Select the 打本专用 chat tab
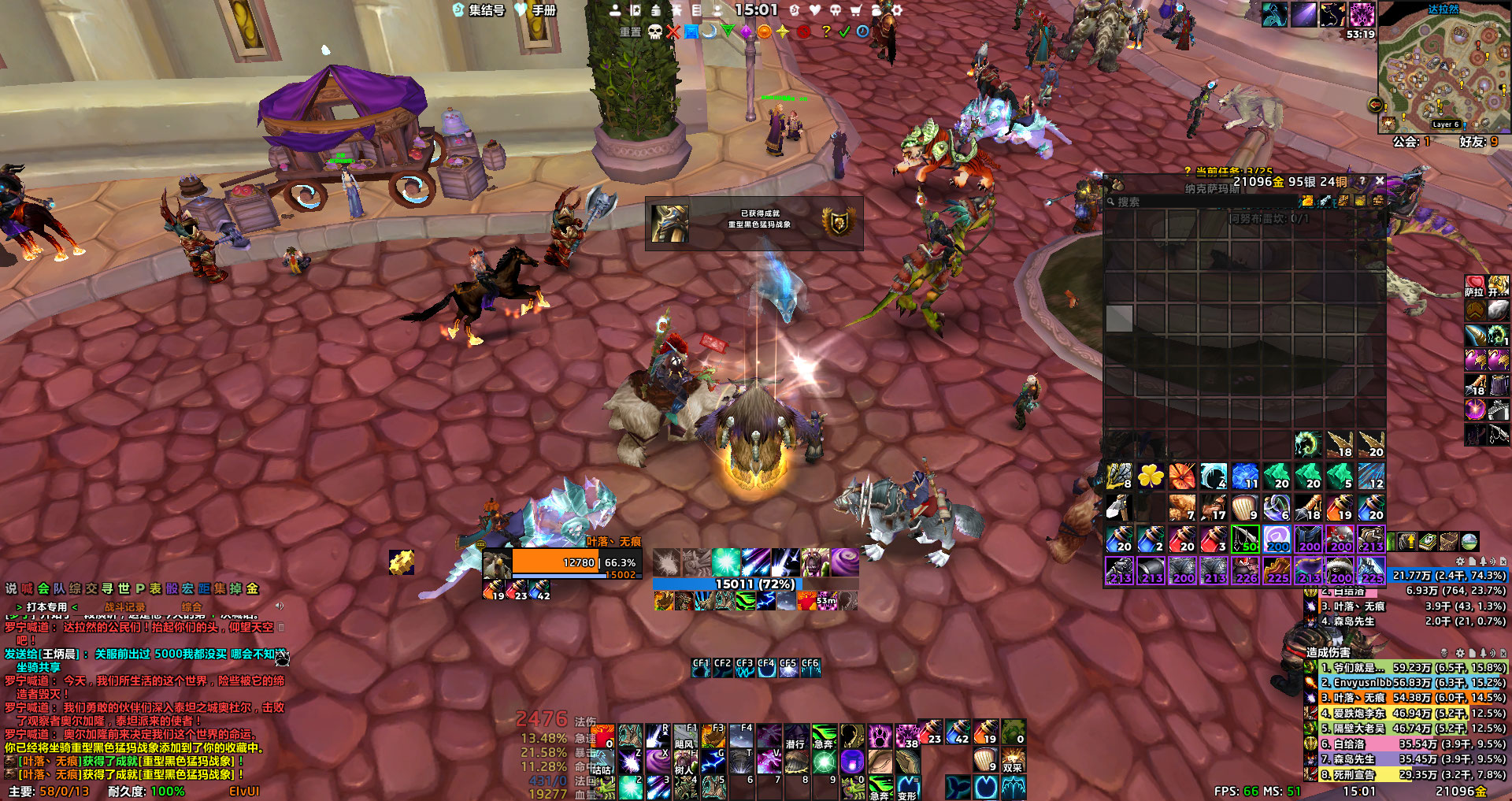Screen dimensions: 1512x801 point(47,607)
